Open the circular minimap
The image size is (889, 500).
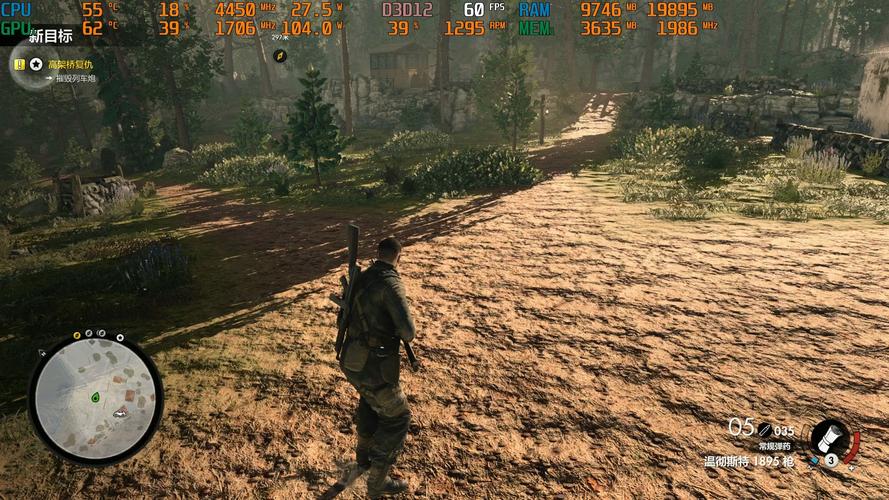pos(95,397)
